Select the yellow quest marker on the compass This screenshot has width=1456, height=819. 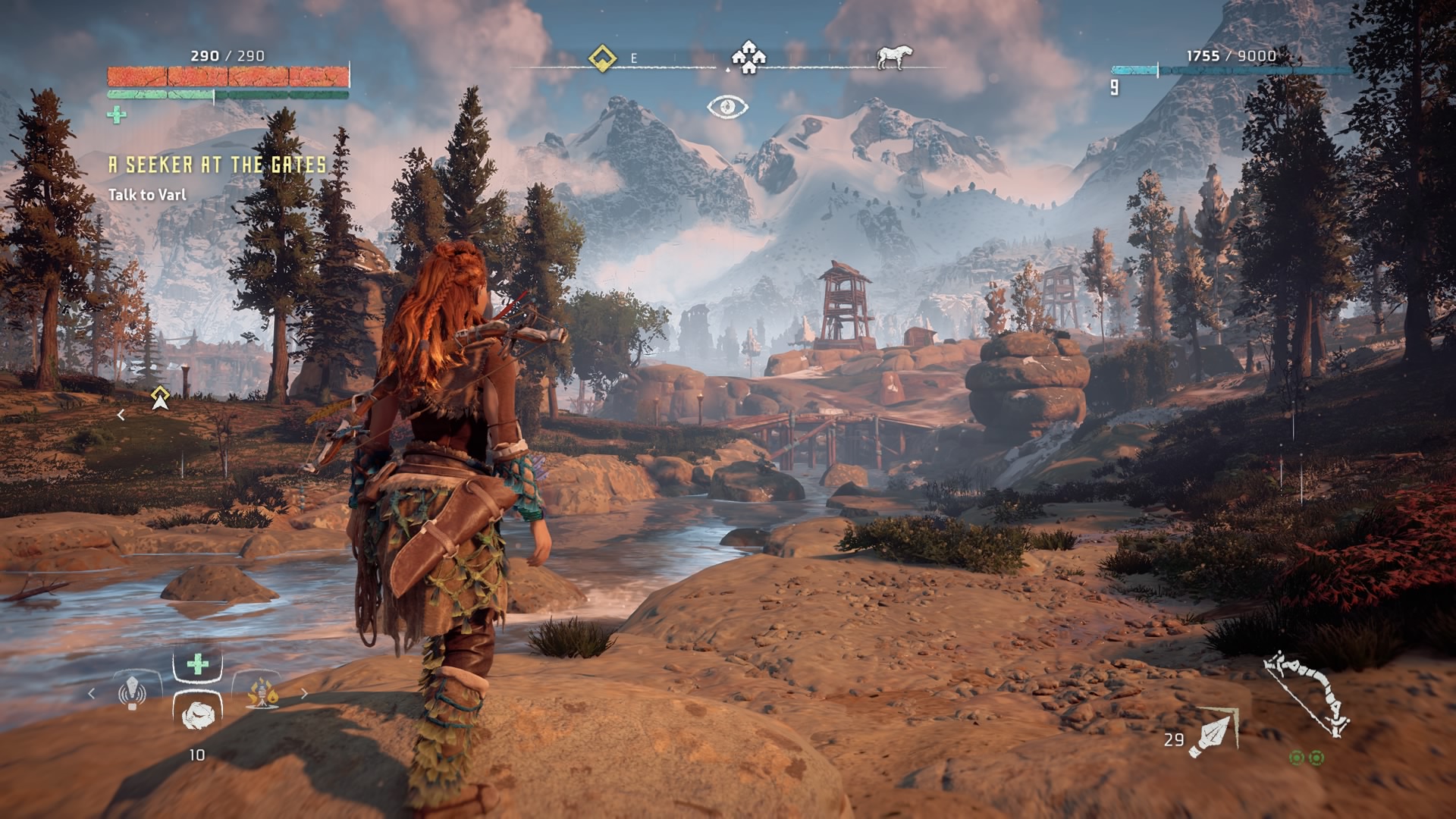(602, 58)
